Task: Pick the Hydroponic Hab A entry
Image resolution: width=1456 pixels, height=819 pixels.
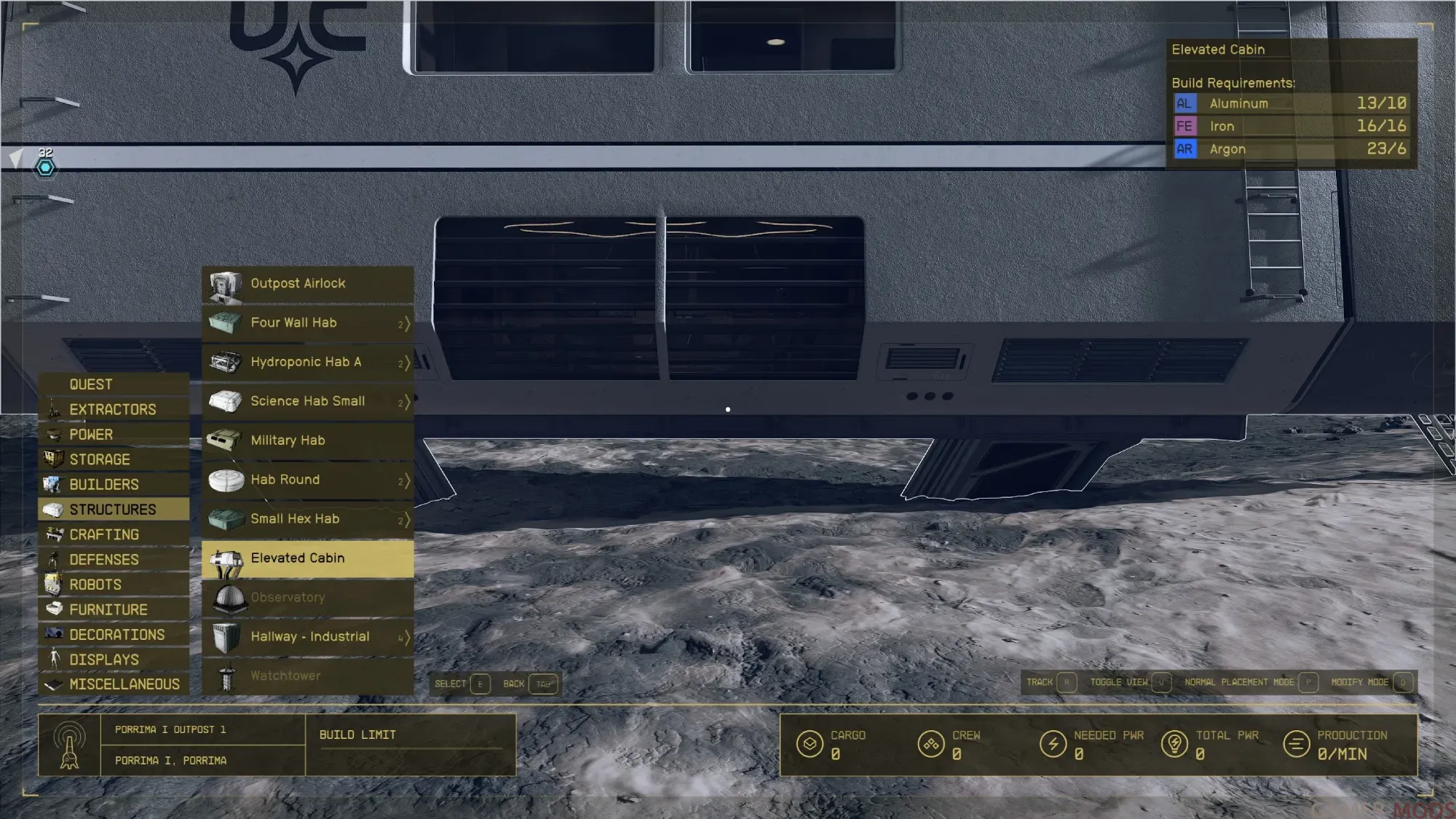Action: [307, 363]
